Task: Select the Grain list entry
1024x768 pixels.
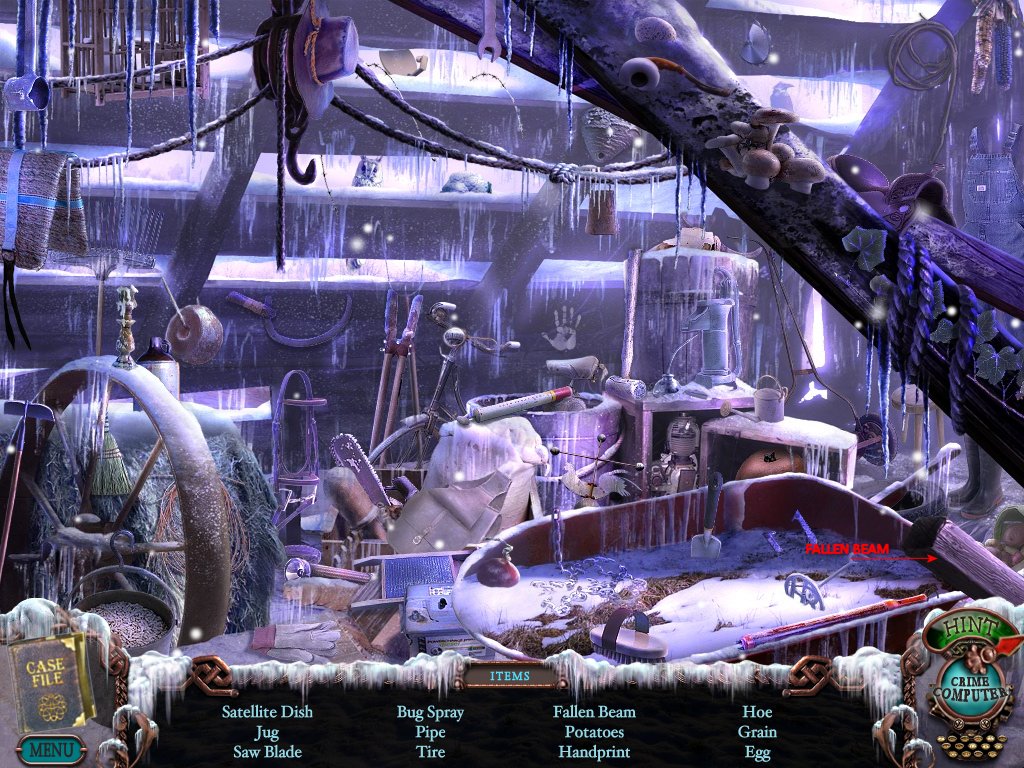Action: [x=757, y=732]
